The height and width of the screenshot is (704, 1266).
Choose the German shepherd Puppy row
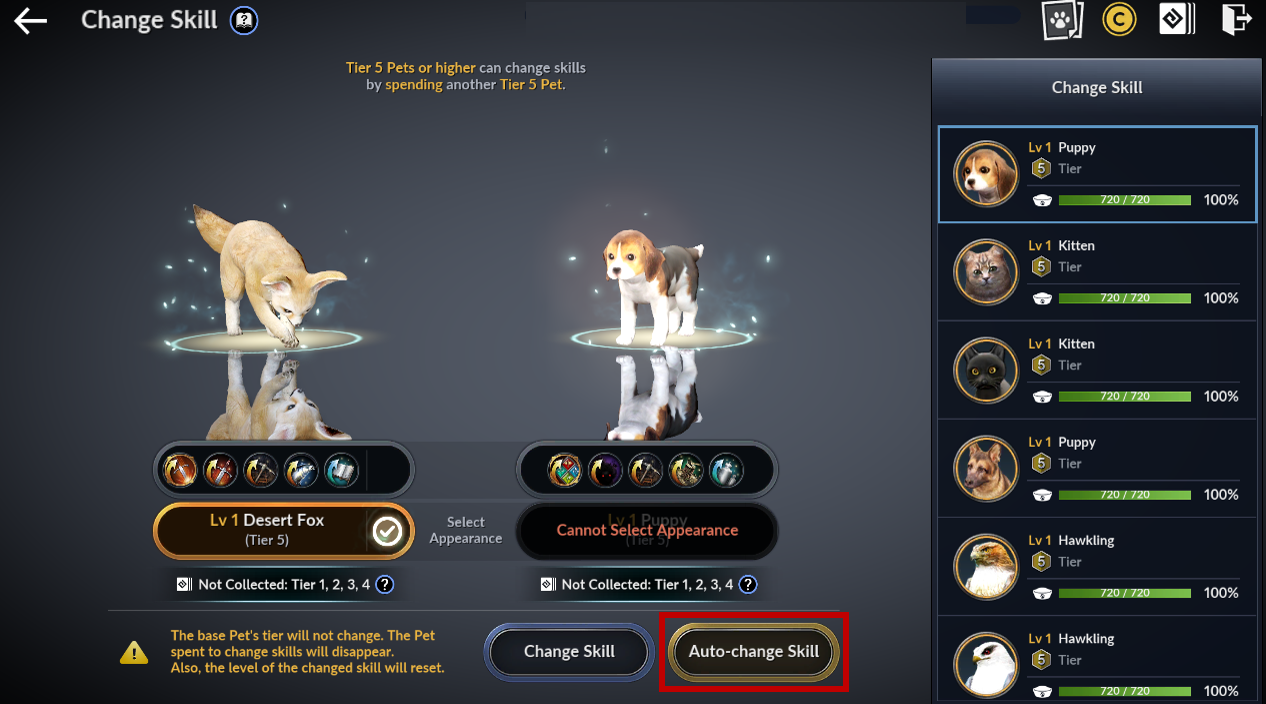1097,468
